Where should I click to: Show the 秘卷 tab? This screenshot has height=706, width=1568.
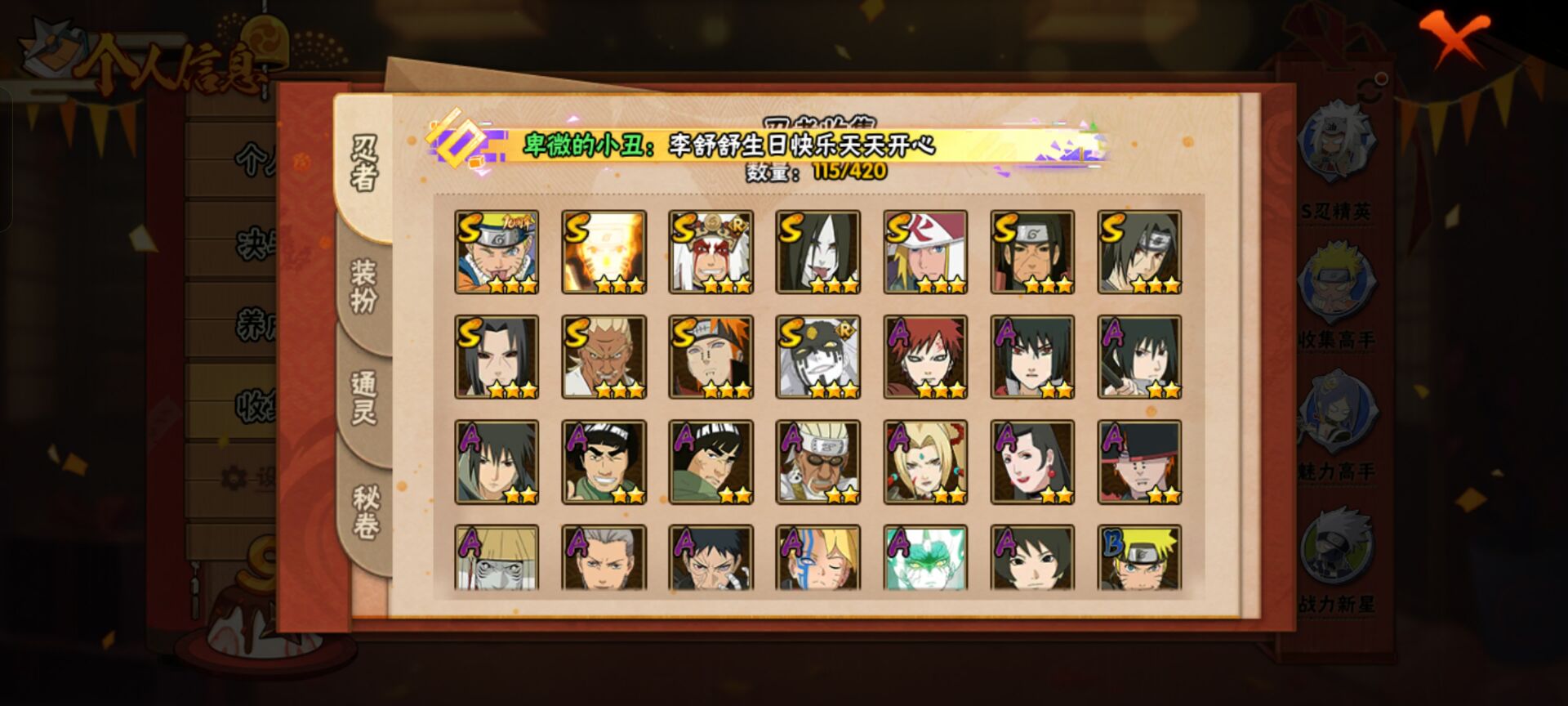point(364,511)
